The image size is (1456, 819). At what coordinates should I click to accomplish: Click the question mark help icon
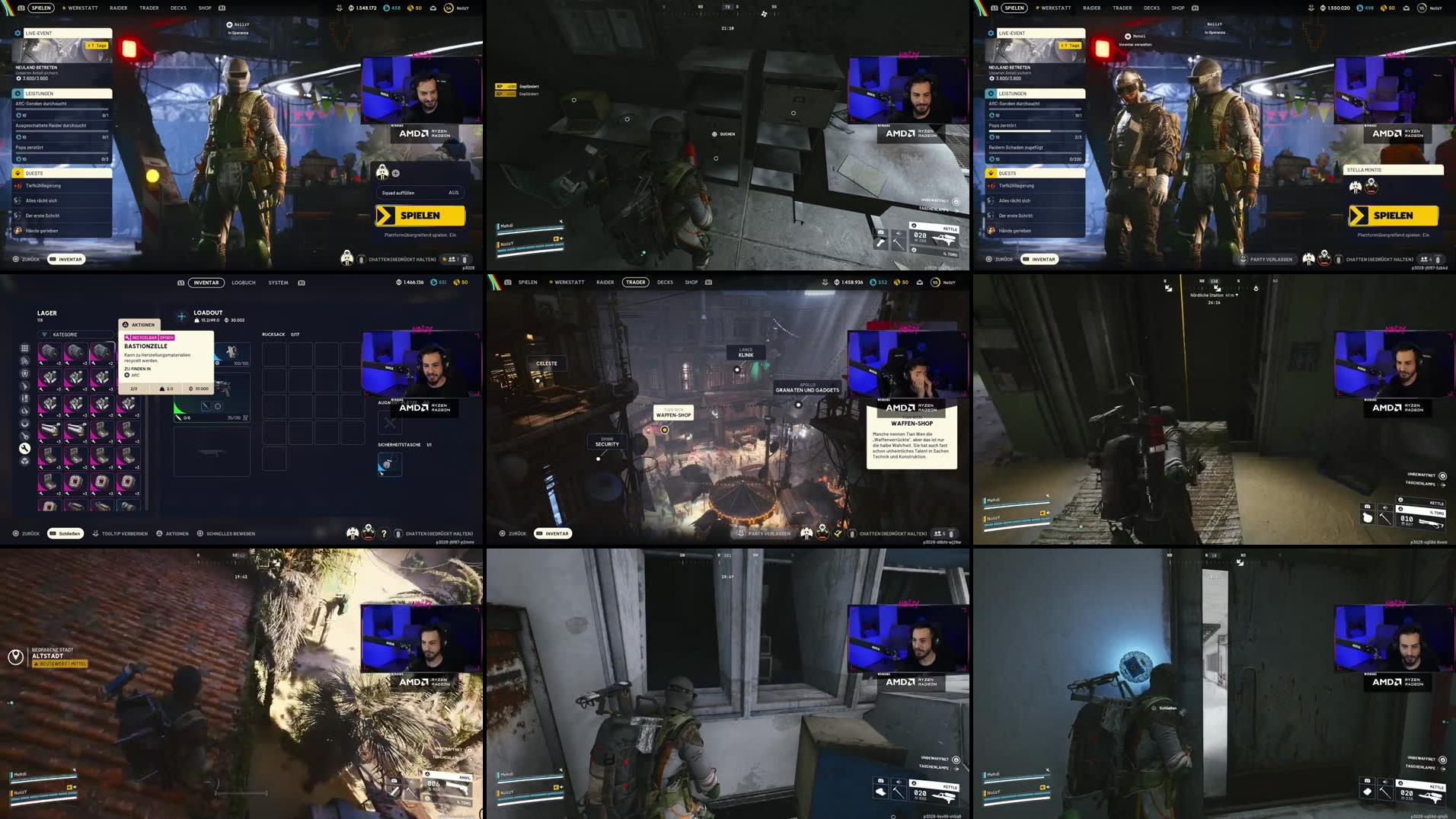384,533
